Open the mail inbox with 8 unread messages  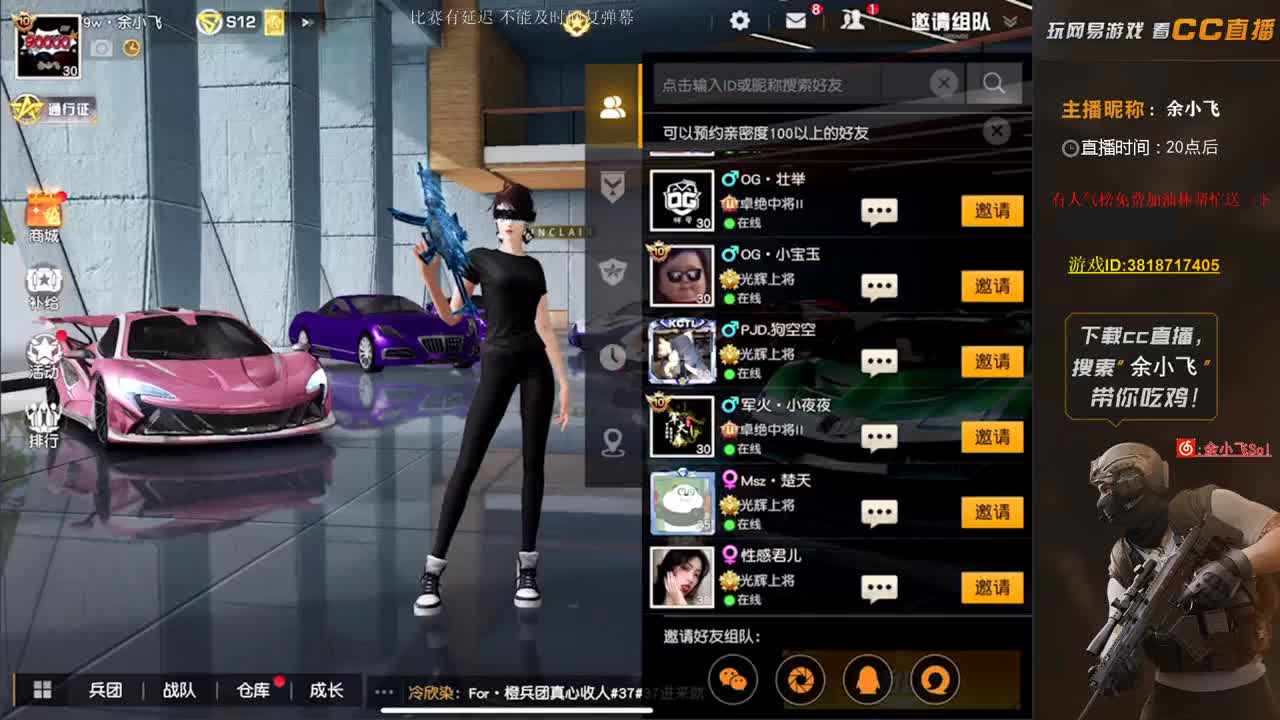pyautogui.click(x=795, y=20)
